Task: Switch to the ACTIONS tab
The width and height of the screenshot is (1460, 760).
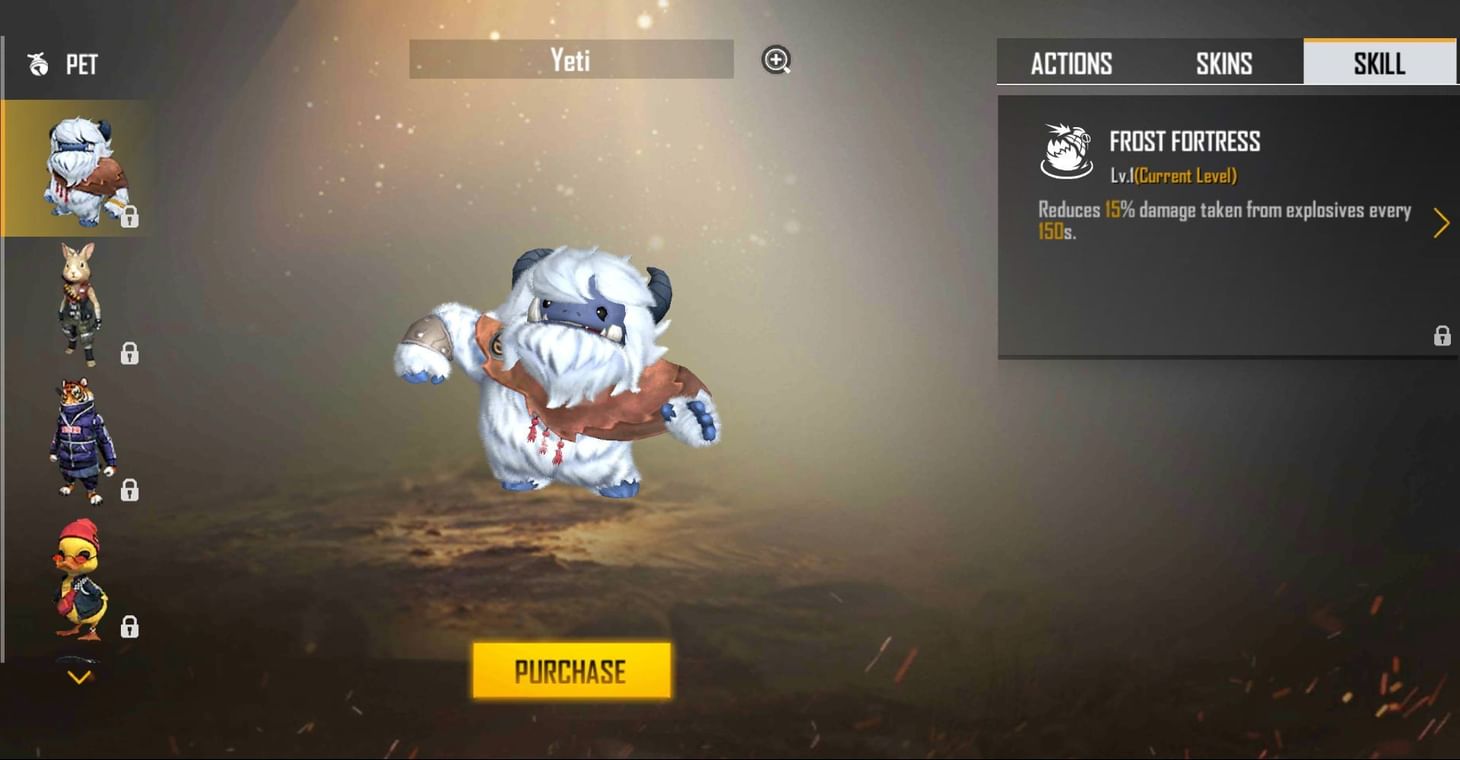Action: click(x=1071, y=63)
